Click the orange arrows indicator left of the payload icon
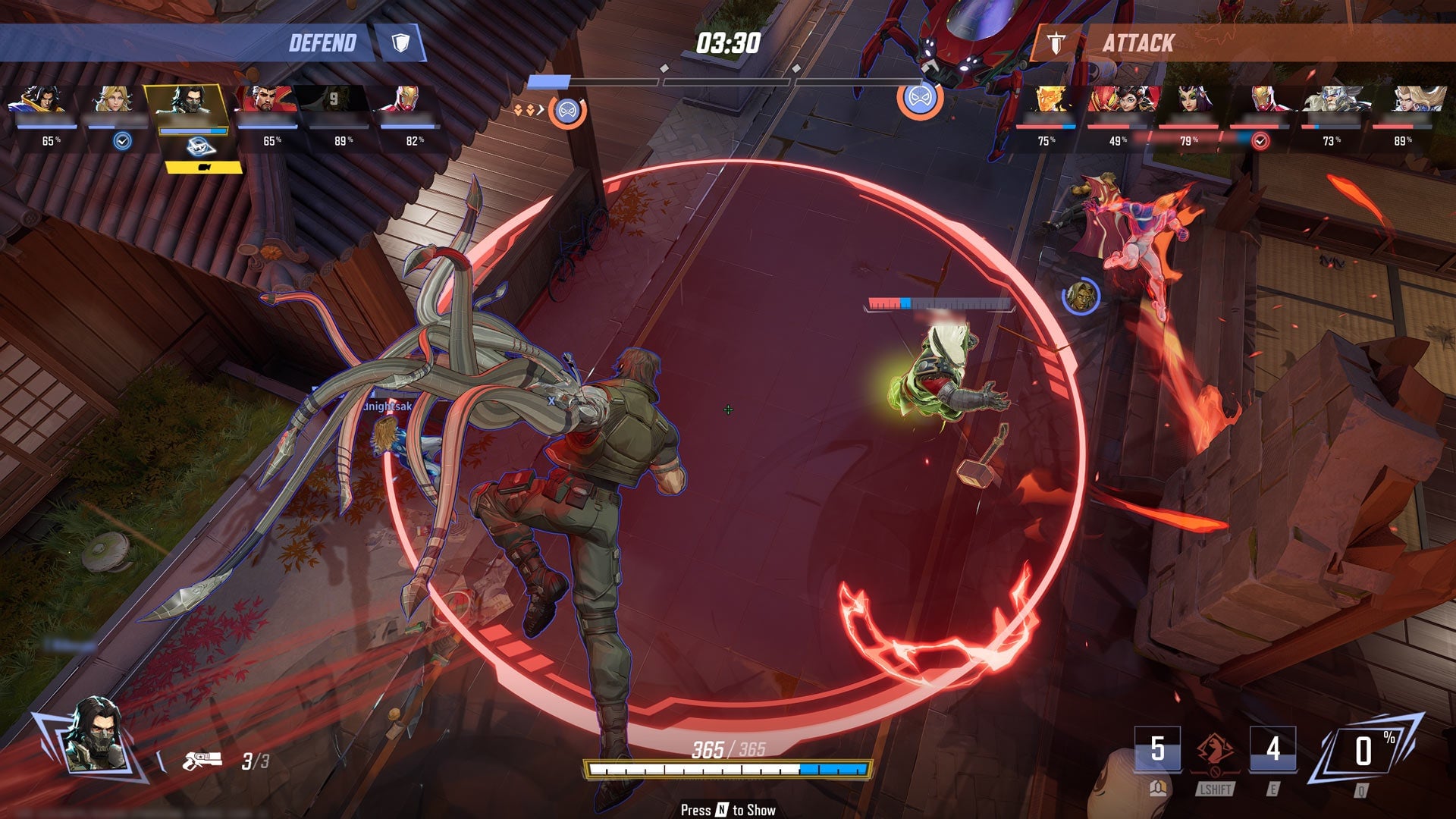1456x819 pixels. [523, 111]
